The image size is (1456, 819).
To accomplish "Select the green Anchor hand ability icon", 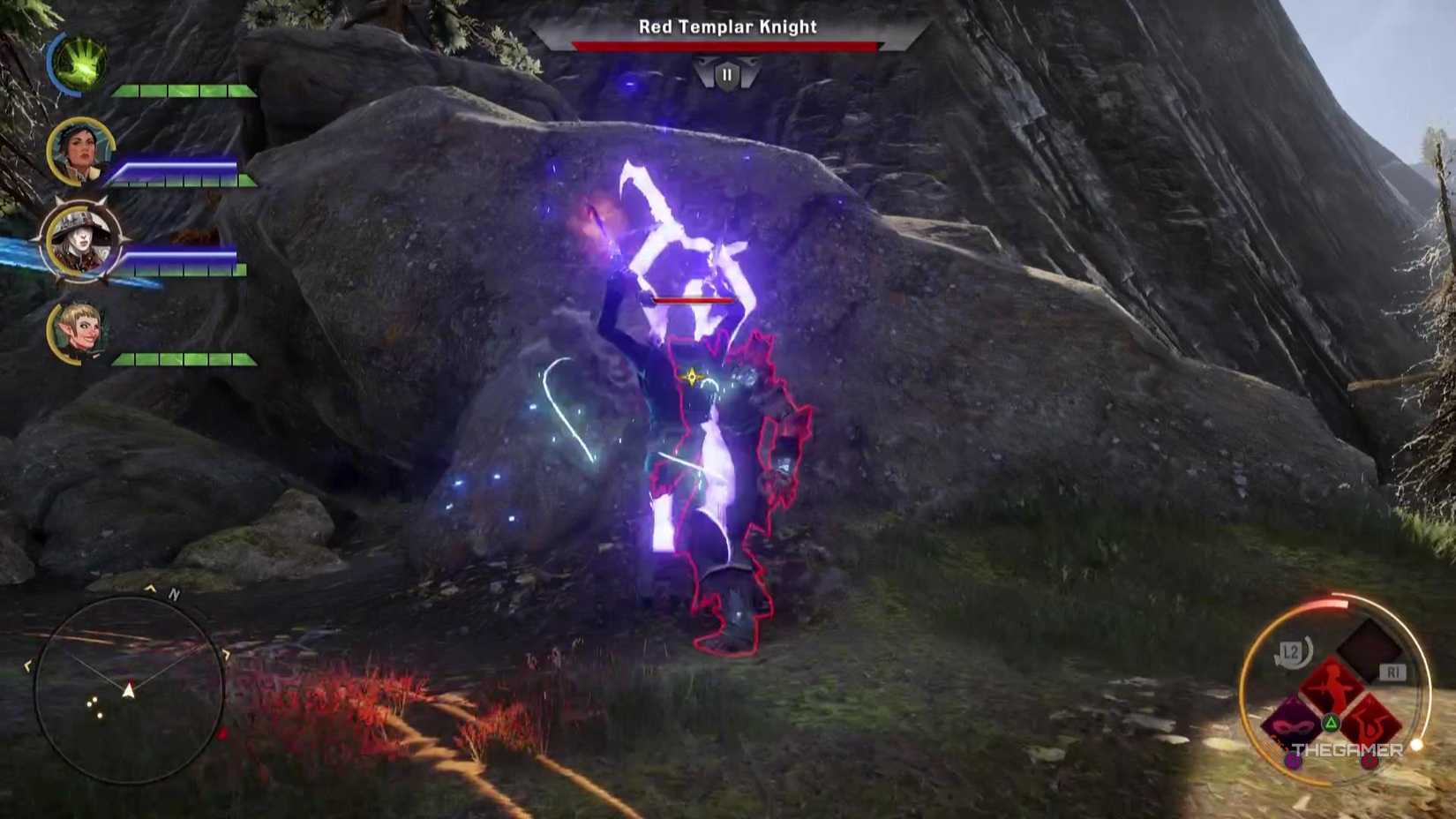I will [79, 62].
